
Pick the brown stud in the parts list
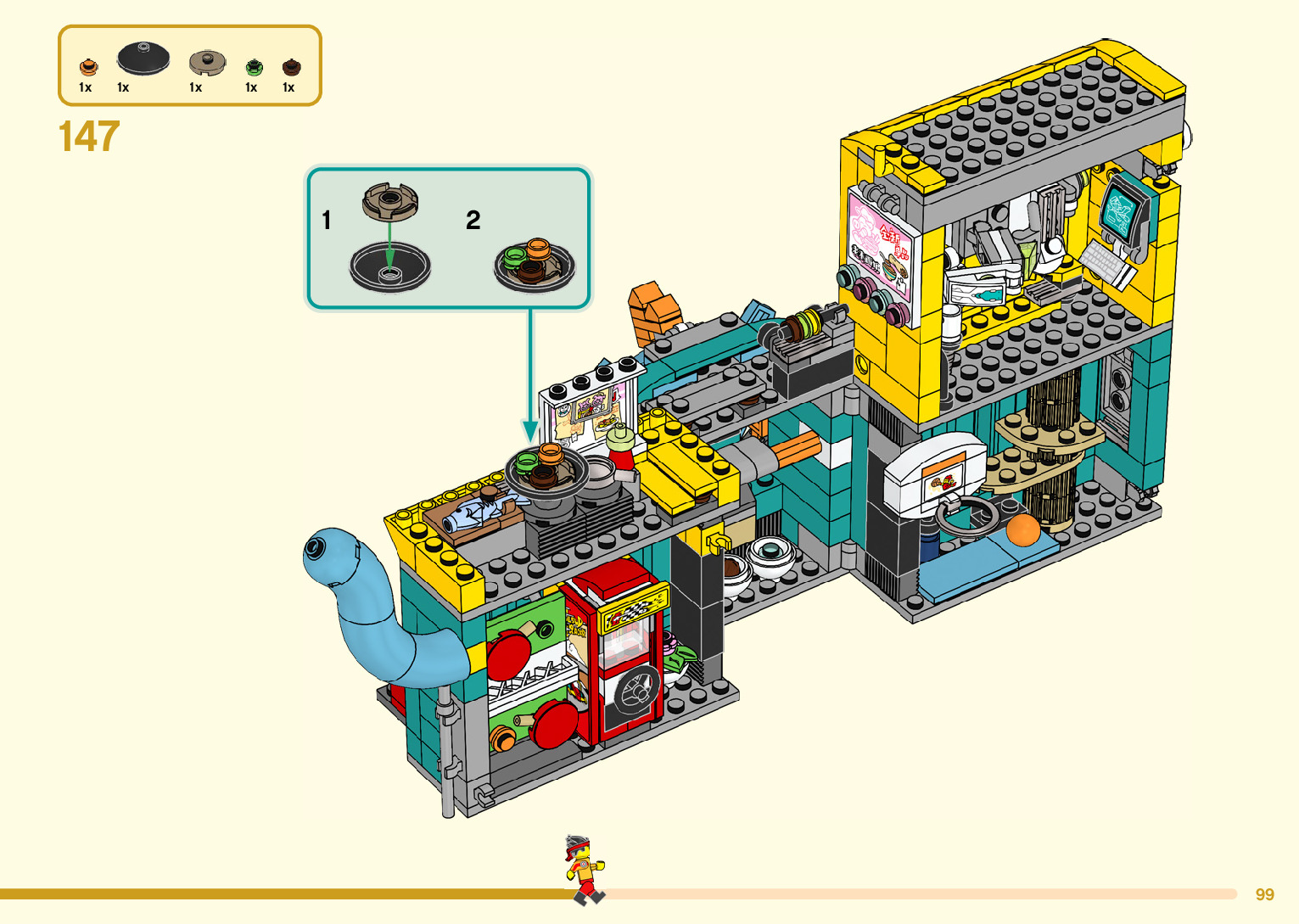pyautogui.click(x=291, y=67)
